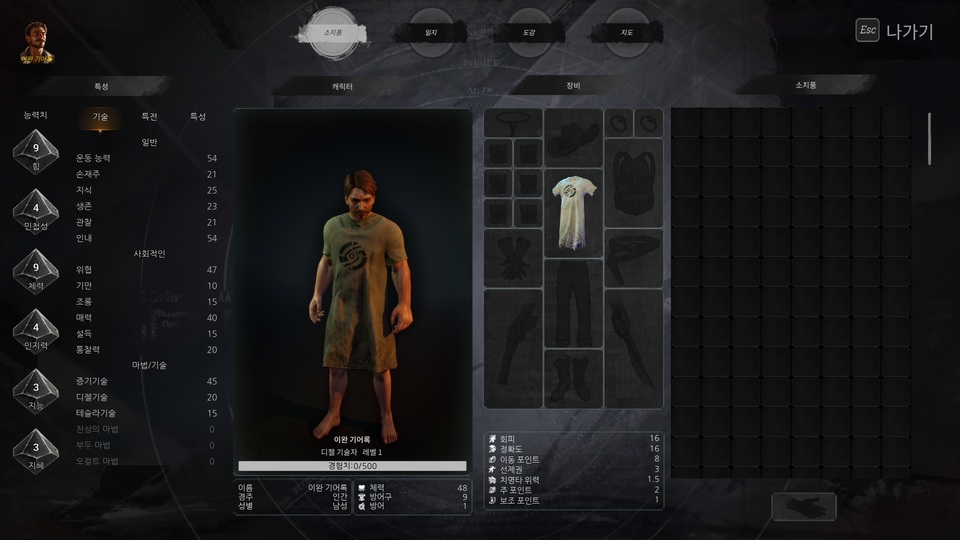The image size is (960, 540).
Task: Click the character portrait in the corner
Action: (37, 41)
